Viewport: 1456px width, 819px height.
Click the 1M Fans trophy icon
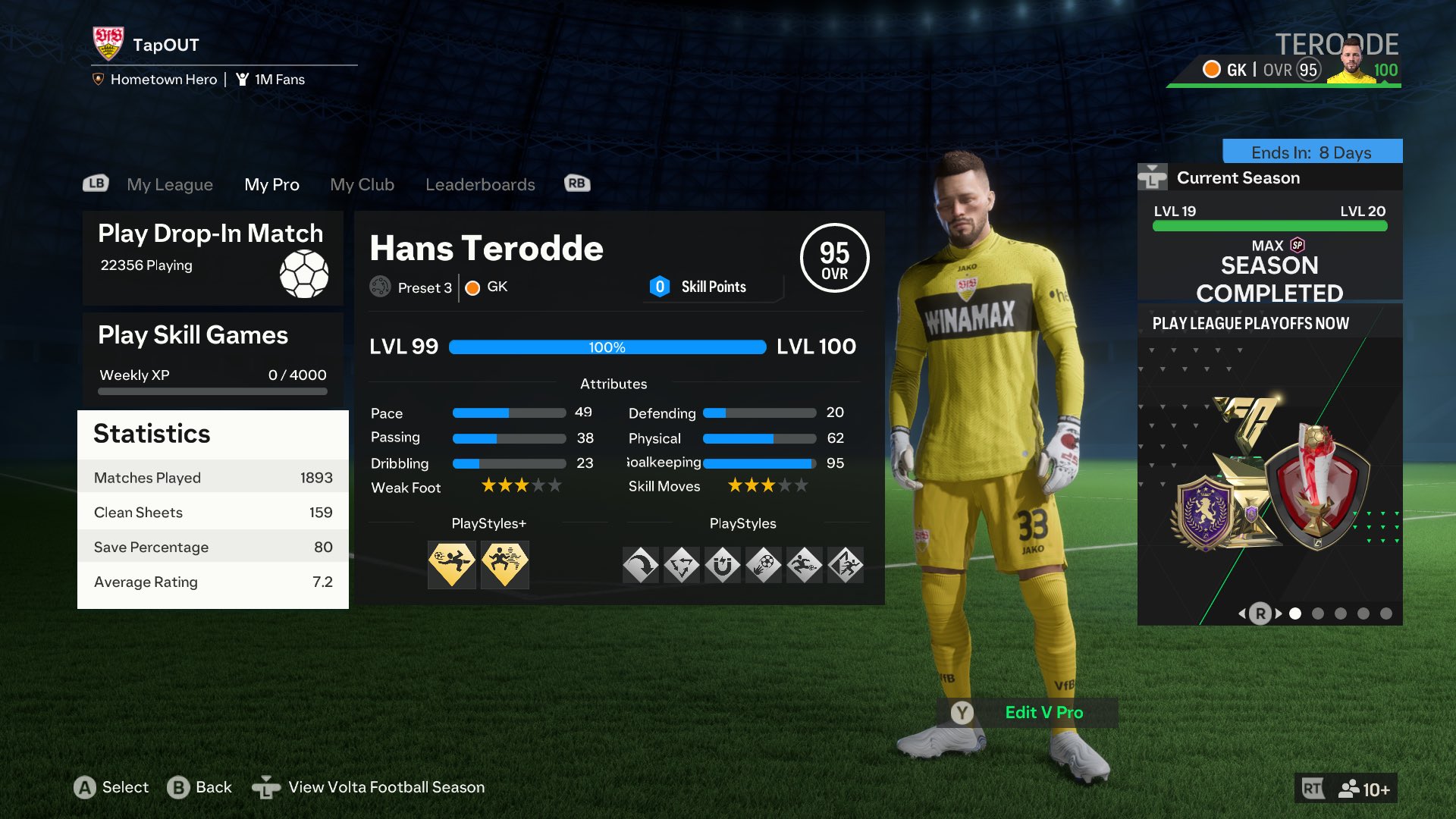tap(243, 79)
